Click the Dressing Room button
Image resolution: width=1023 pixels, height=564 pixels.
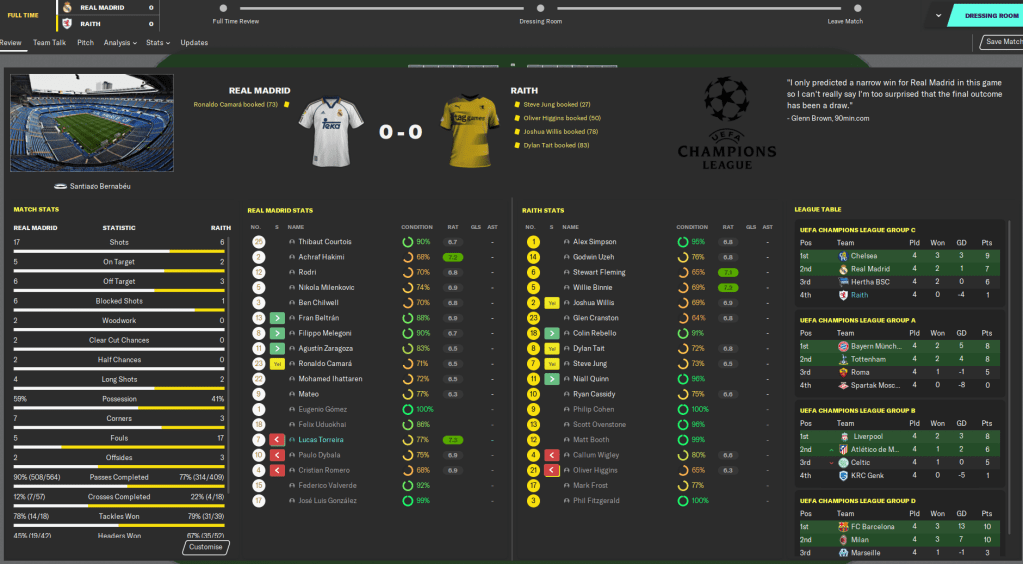984,16
